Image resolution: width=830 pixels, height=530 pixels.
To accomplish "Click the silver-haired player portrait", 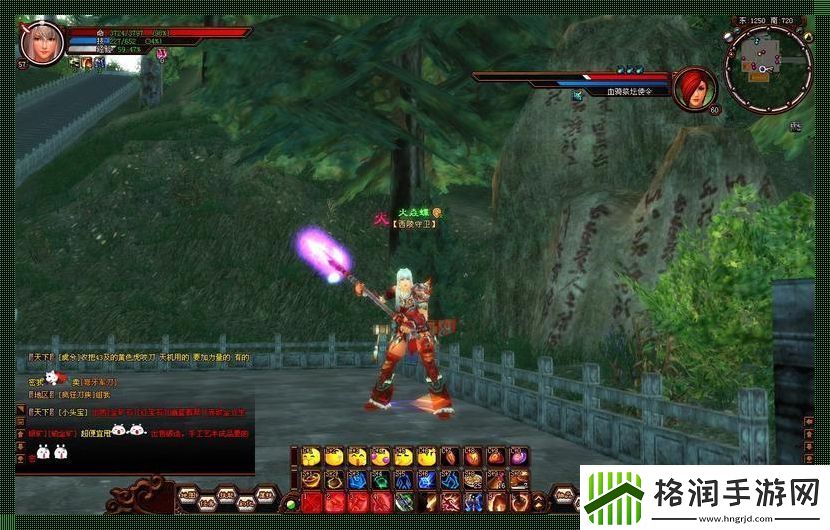I will [42, 42].
